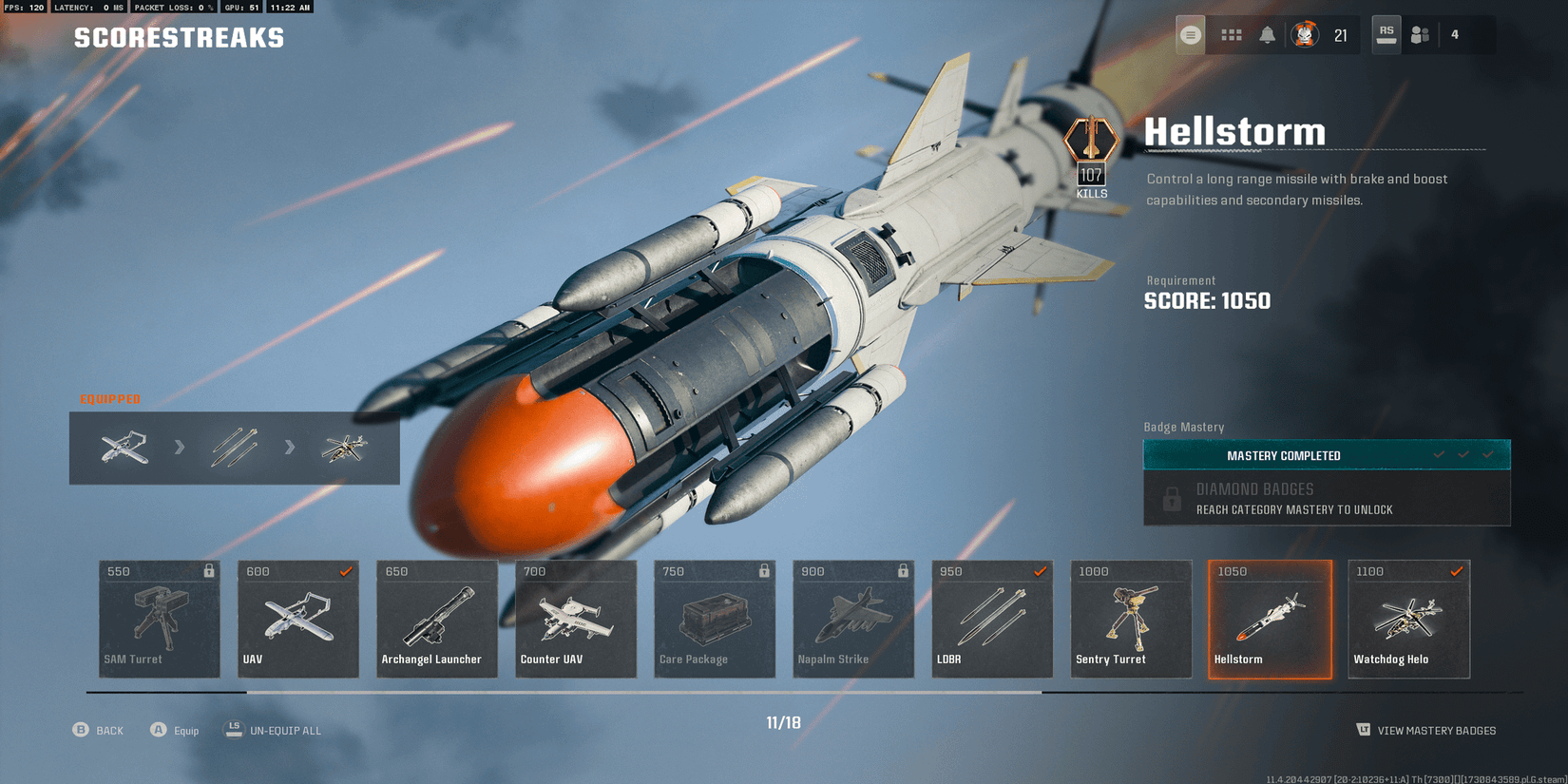
Task: Open the RS friends menu
Action: coord(1386,34)
